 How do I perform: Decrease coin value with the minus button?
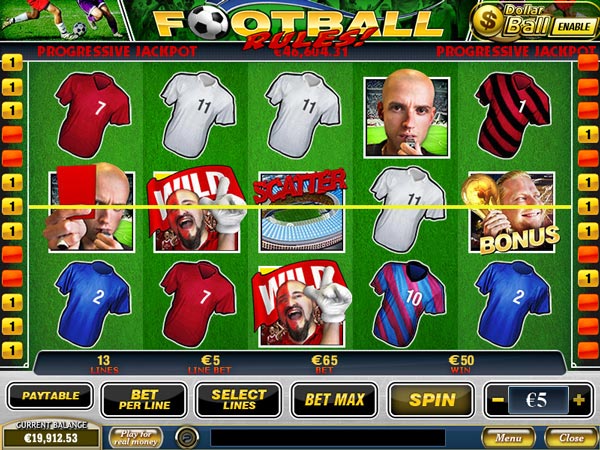tap(497, 400)
